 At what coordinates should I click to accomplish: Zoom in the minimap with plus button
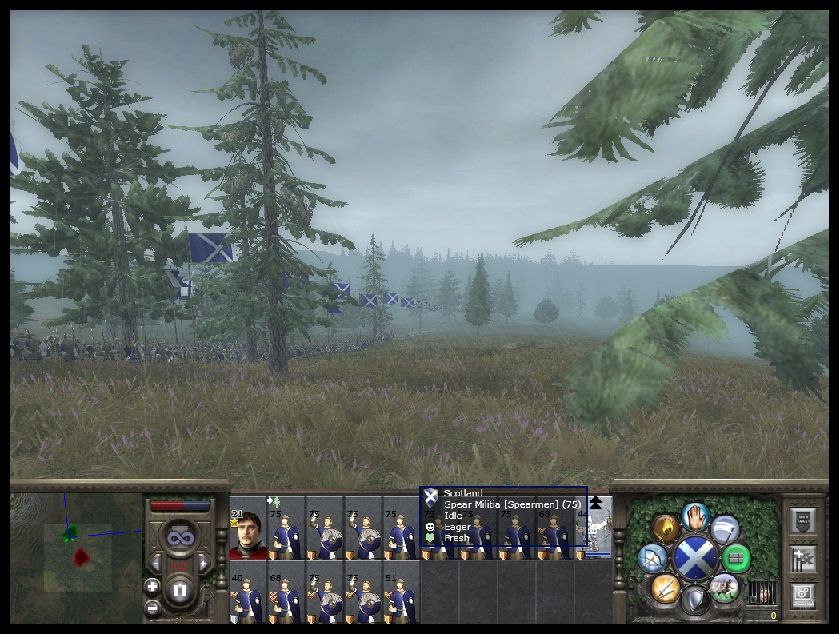click(x=152, y=586)
